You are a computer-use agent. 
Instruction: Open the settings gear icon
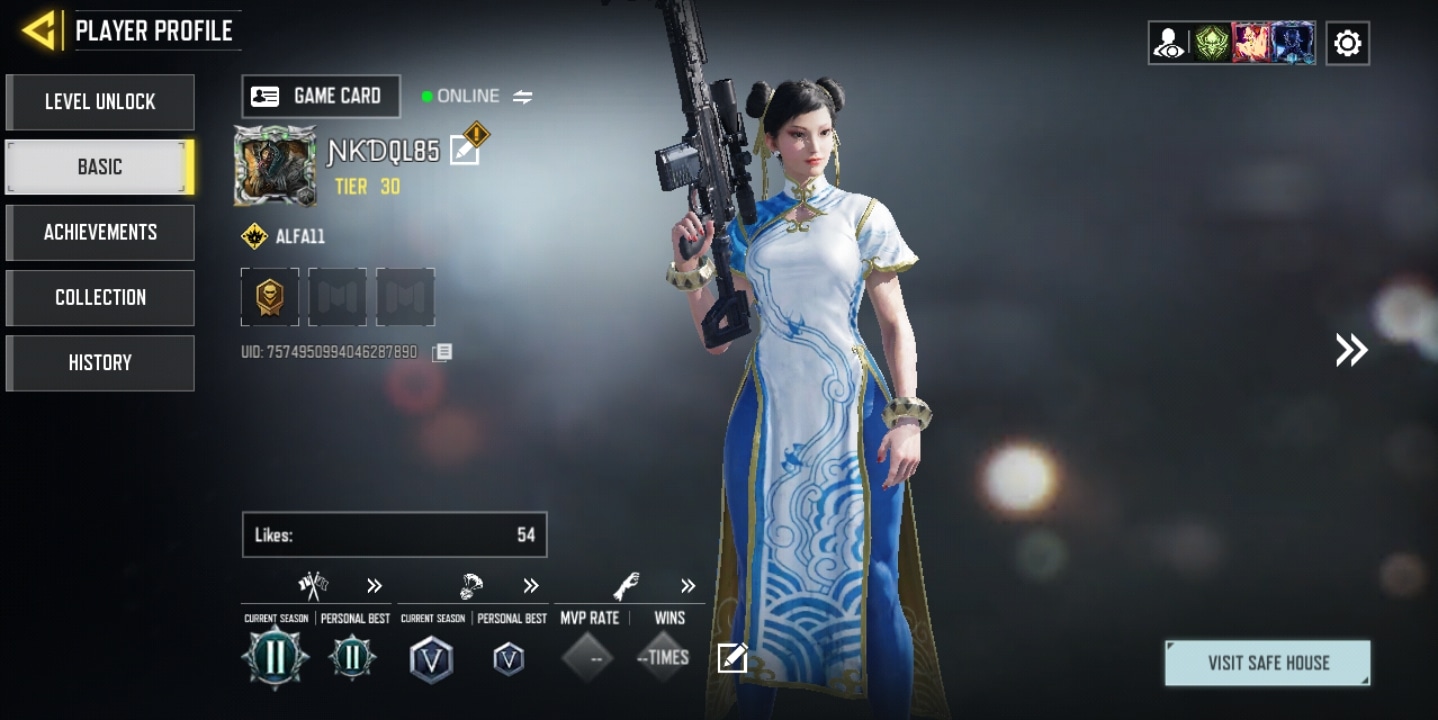tap(1347, 43)
